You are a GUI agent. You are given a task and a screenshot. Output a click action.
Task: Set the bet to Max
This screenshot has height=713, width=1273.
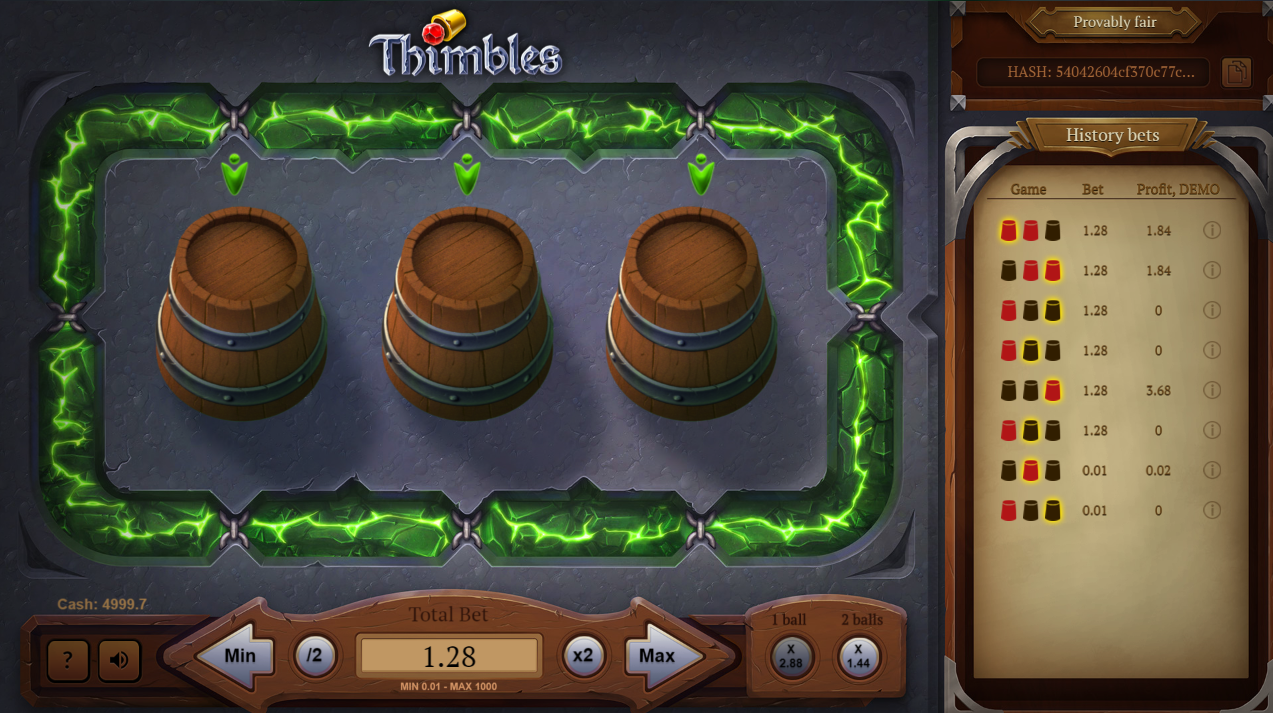pyautogui.click(x=661, y=657)
